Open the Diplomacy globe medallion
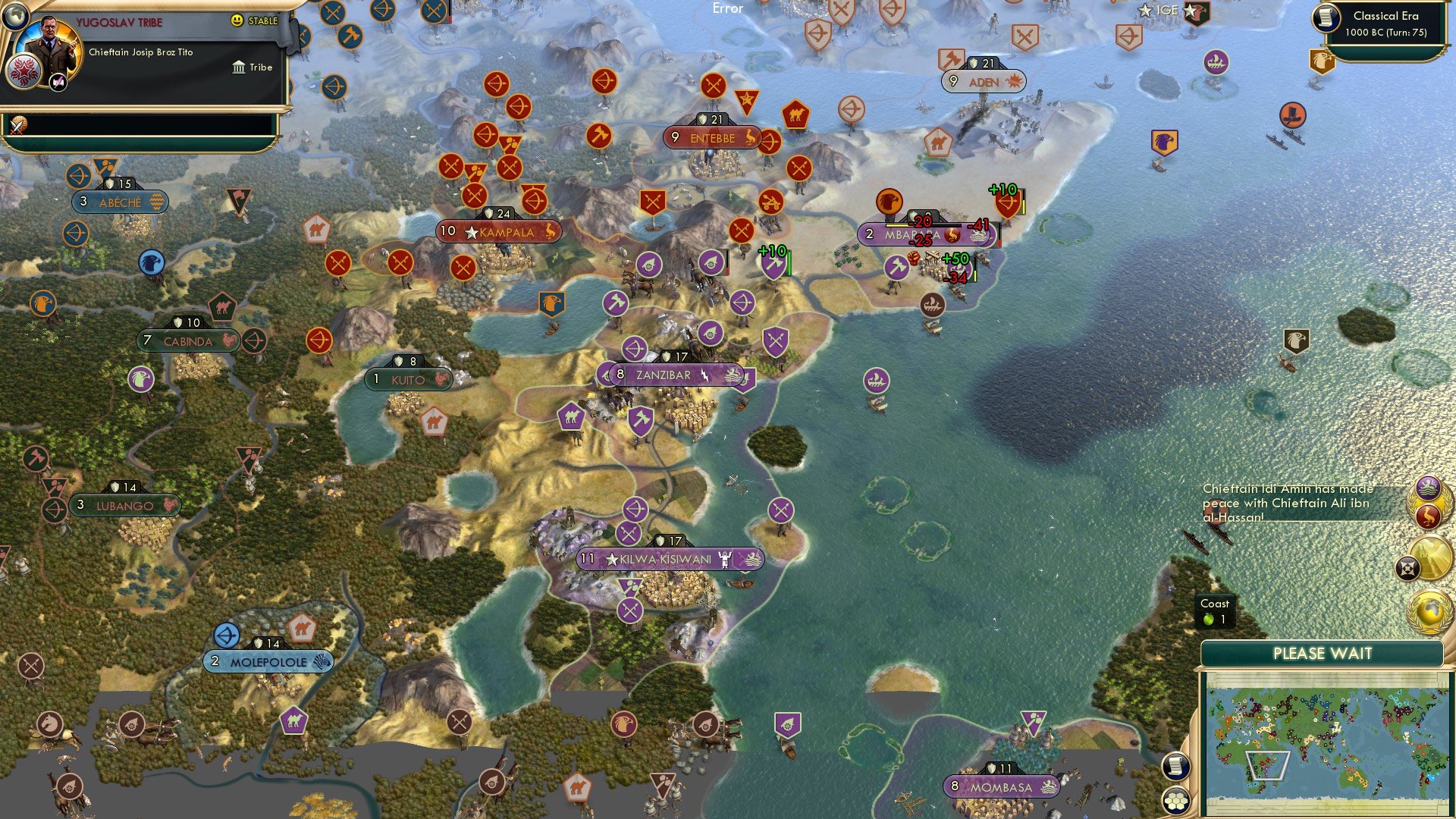Image resolution: width=1456 pixels, height=819 pixels. pos(1430,610)
